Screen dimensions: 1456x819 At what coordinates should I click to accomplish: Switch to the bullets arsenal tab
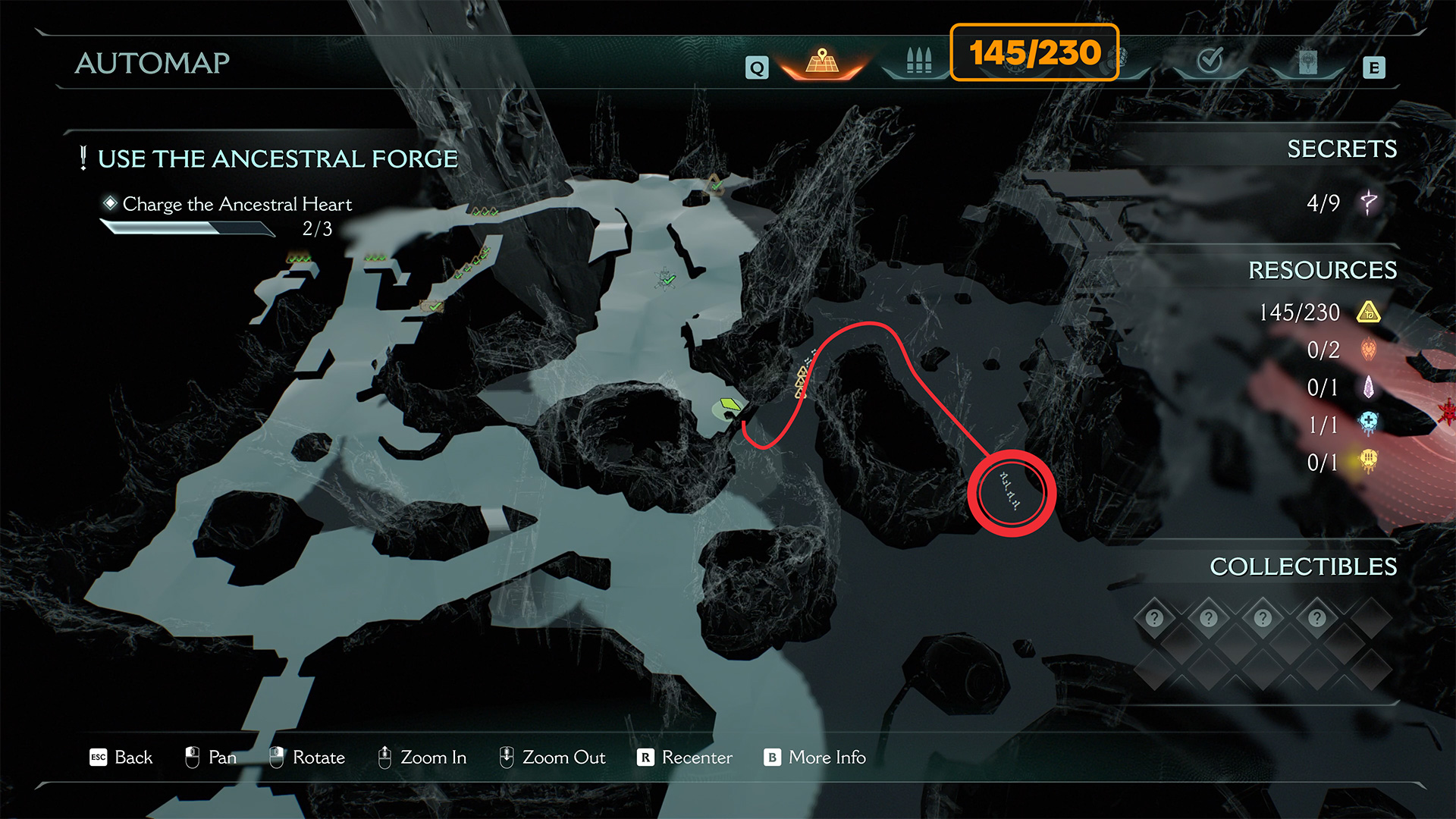(918, 61)
